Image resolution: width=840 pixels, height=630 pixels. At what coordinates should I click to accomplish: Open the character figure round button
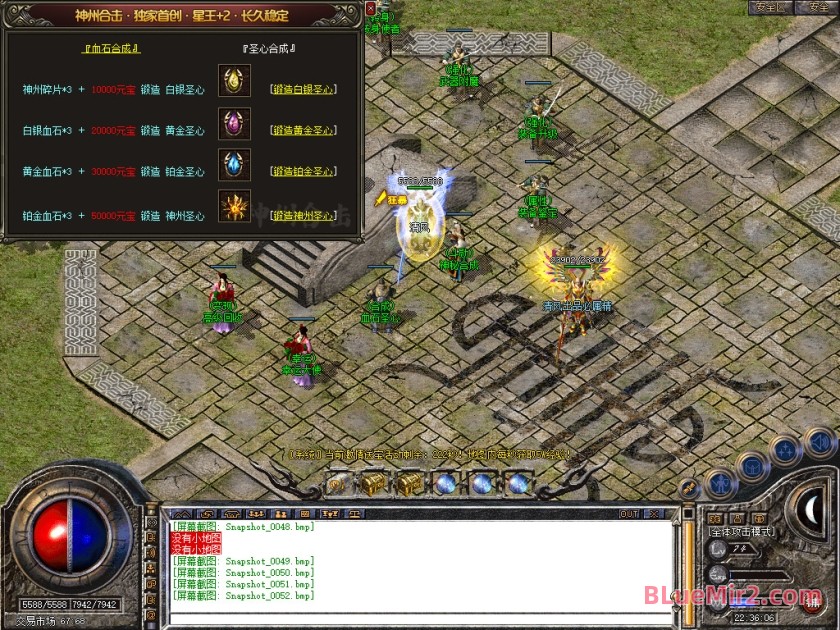point(720,484)
